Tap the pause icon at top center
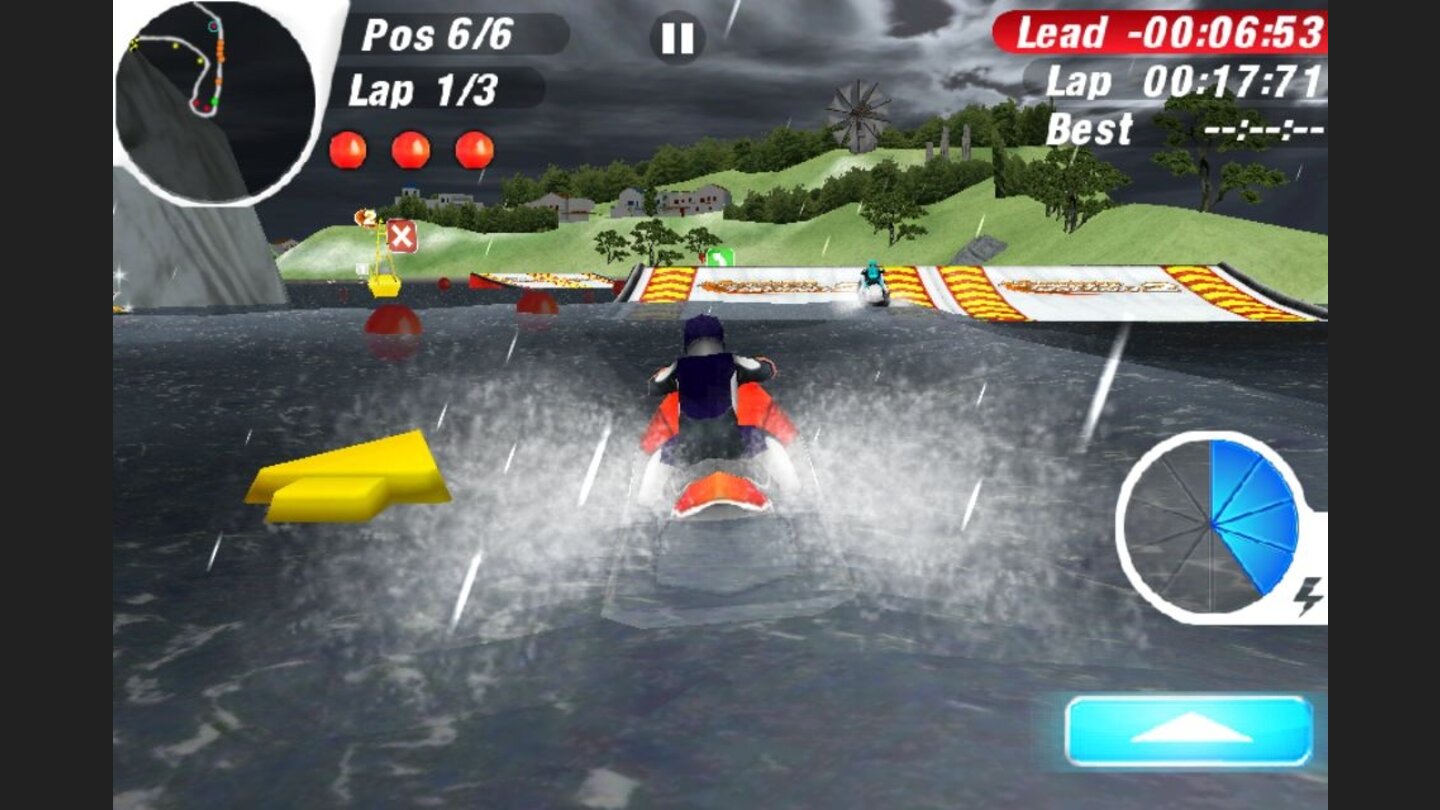1440x810 pixels. 678,38
